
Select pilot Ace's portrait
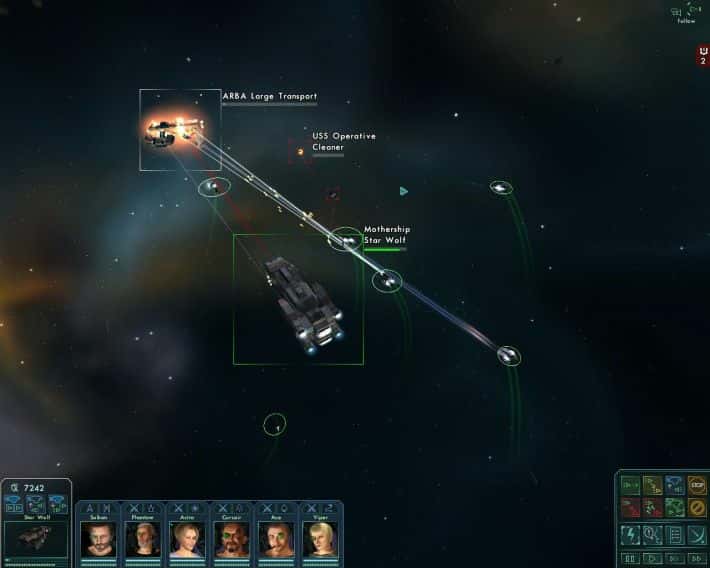pyautogui.click(x=275, y=539)
